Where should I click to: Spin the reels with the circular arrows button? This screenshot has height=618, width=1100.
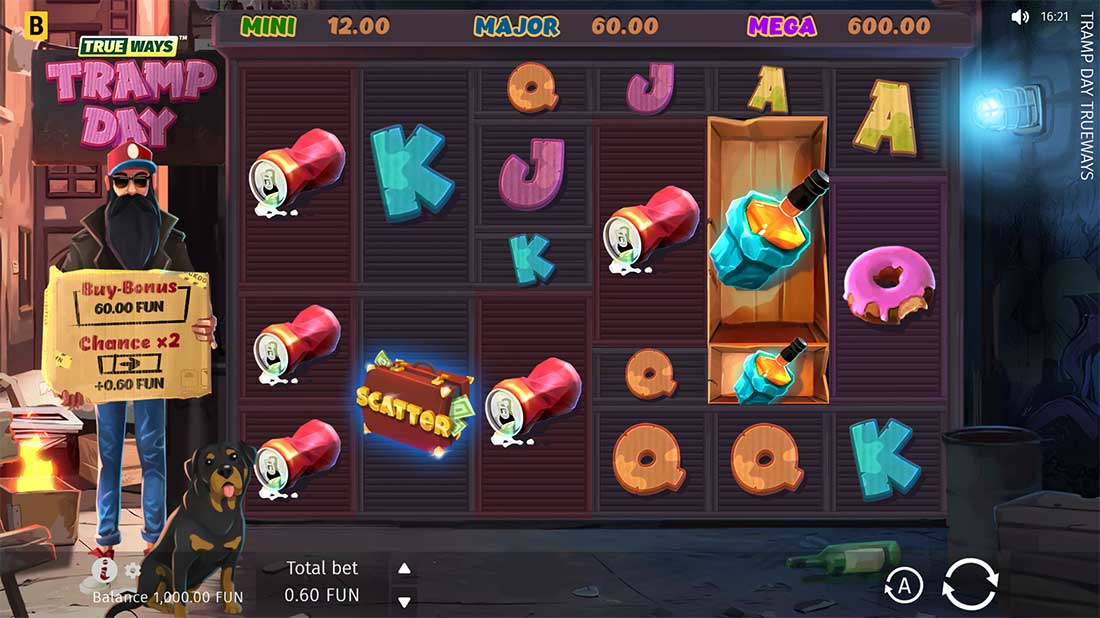click(x=970, y=583)
